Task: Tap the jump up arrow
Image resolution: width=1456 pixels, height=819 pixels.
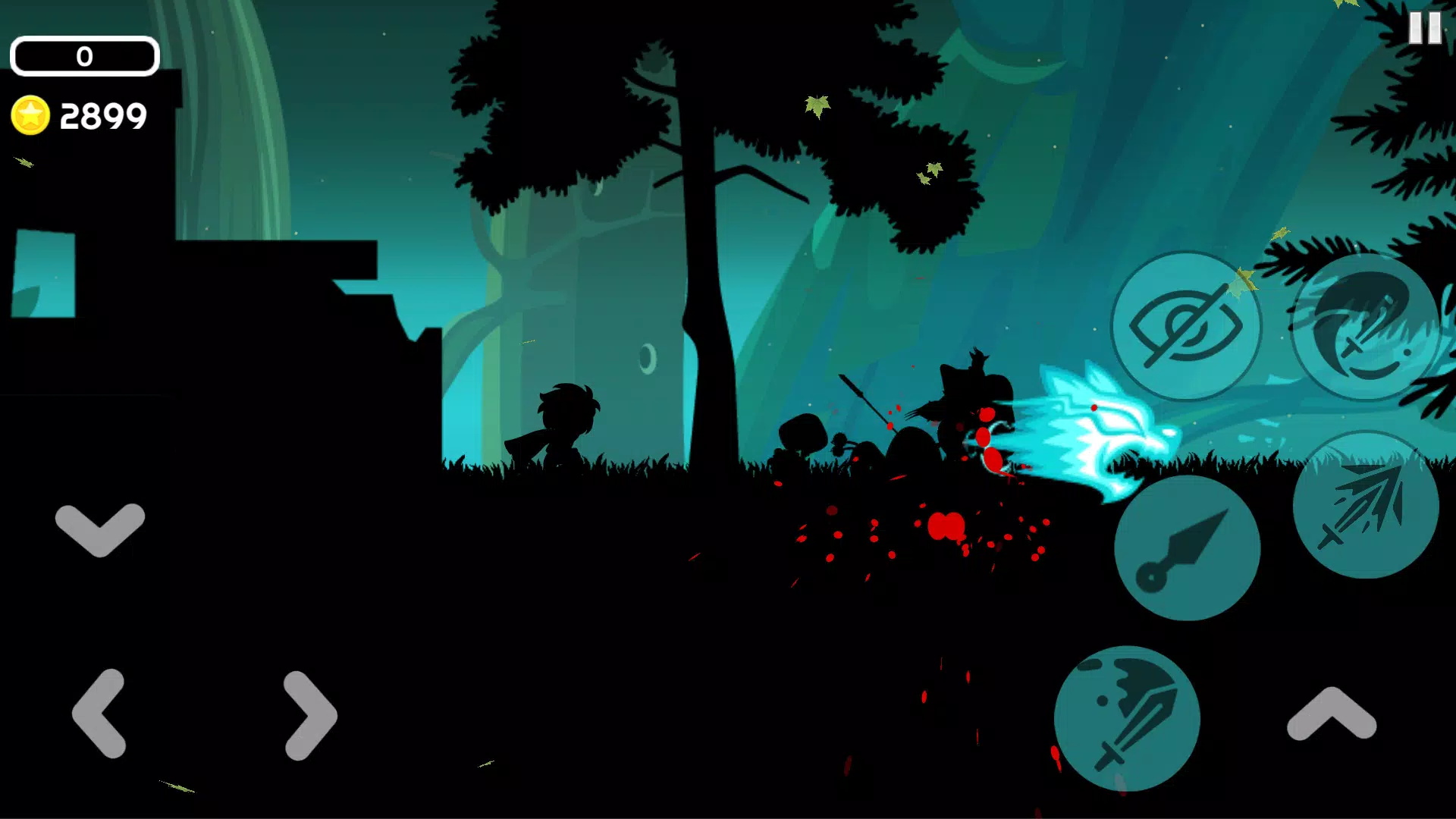Action: pos(1332,714)
